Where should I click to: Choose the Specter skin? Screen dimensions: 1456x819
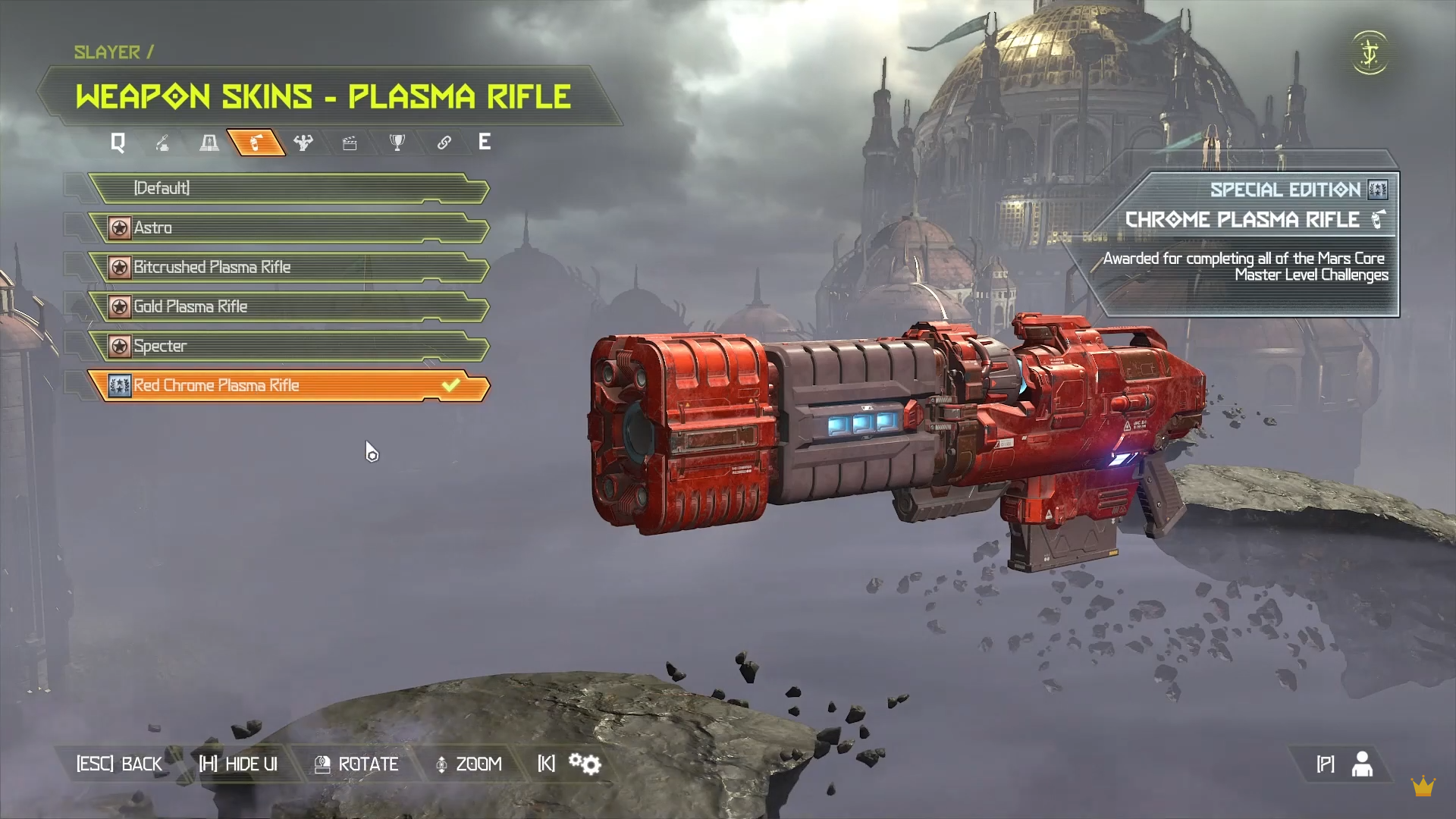point(288,346)
